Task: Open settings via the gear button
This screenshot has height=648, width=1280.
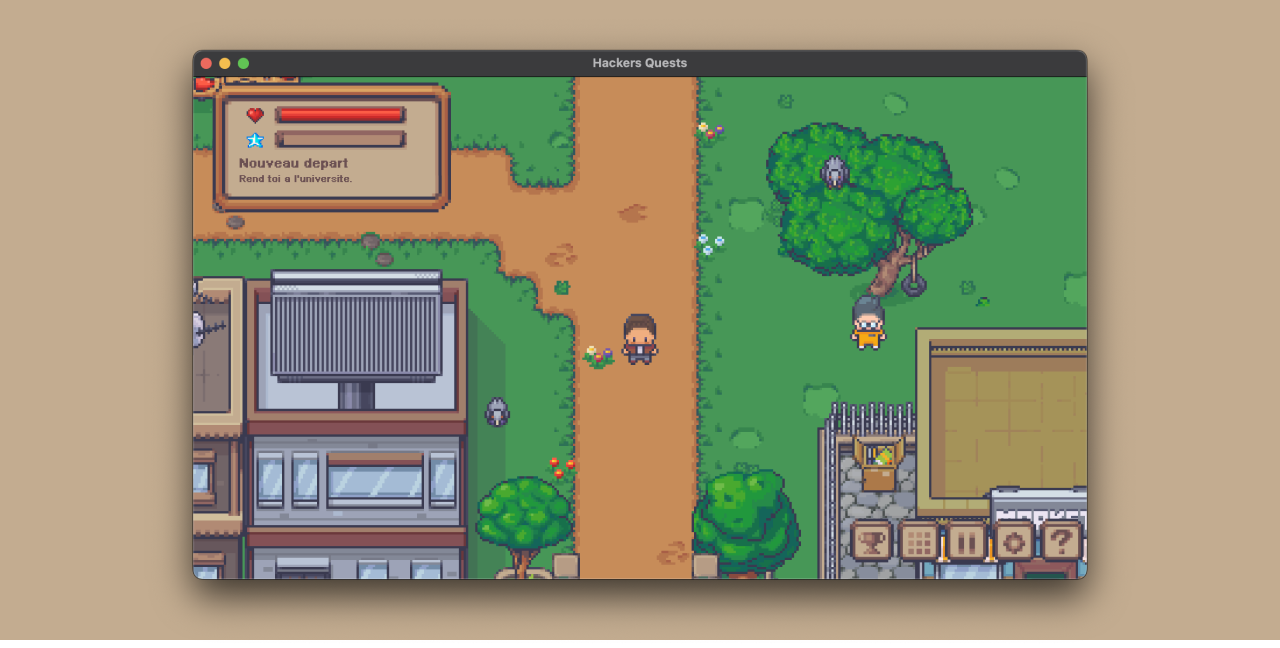Action: 1013,542
